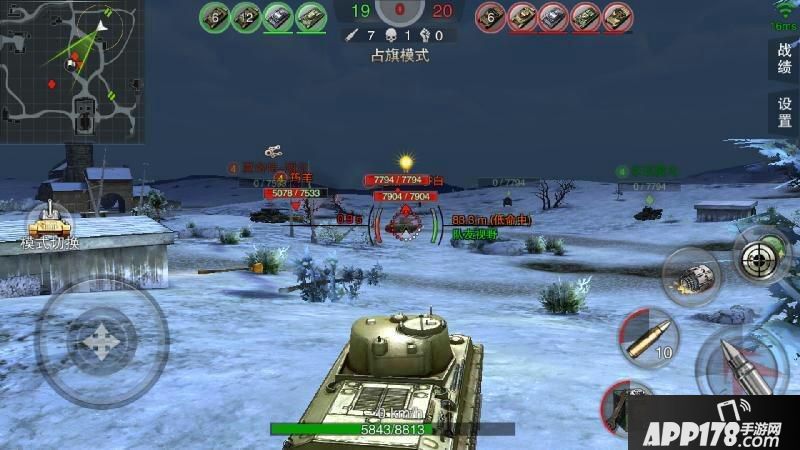Screen dimensions: 800x450
Task: Open the minimap
Action: click(x=72, y=71)
